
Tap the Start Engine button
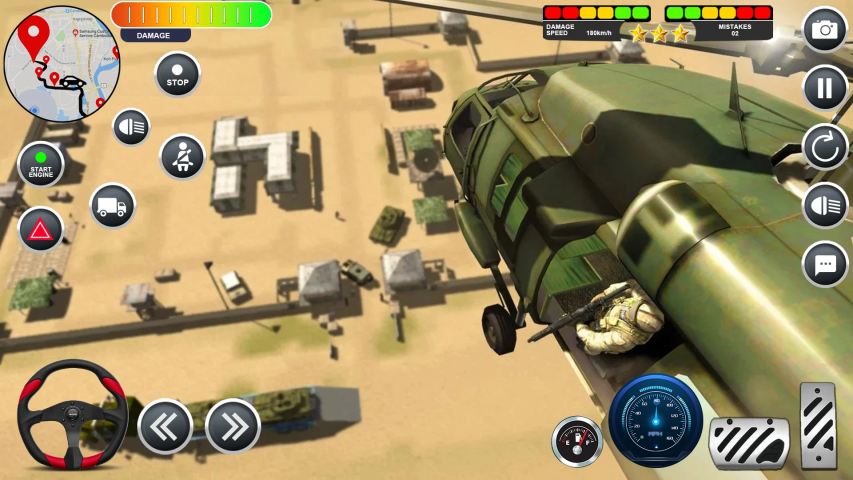click(x=41, y=165)
